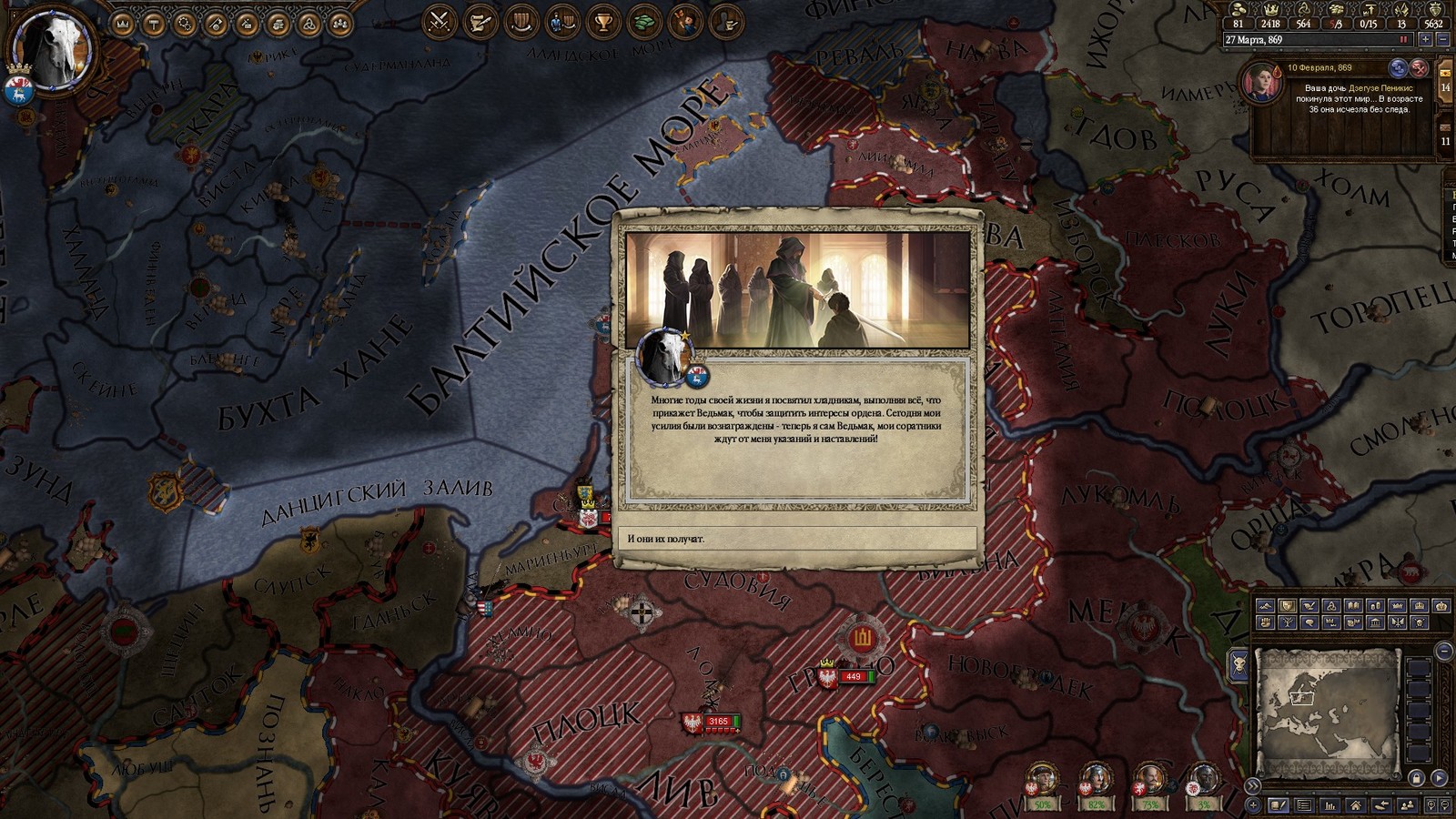Increase game speed with the plus button

[x=1426, y=40]
